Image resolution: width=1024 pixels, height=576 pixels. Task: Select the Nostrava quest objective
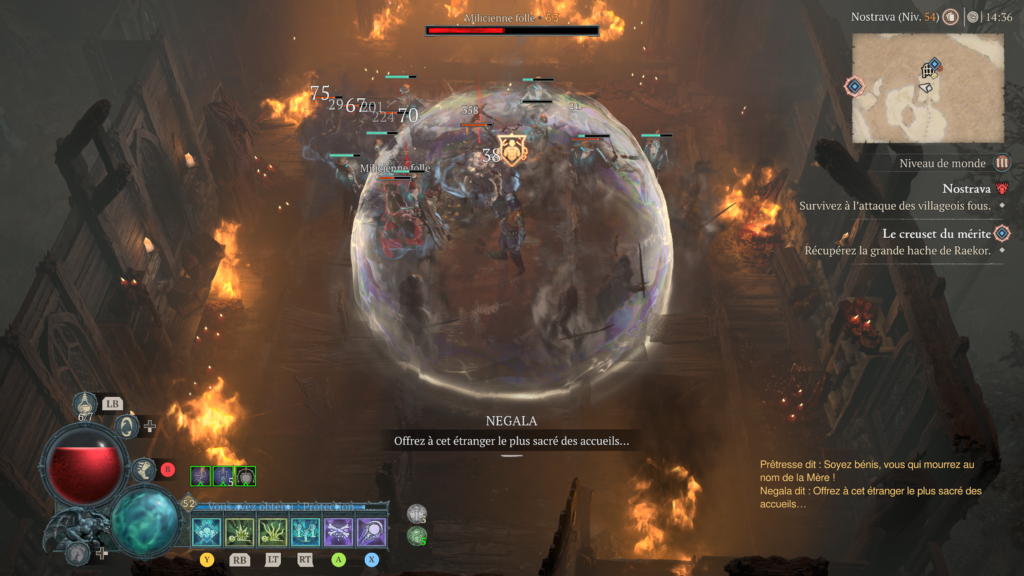pyautogui.click(x=966, y=189)
